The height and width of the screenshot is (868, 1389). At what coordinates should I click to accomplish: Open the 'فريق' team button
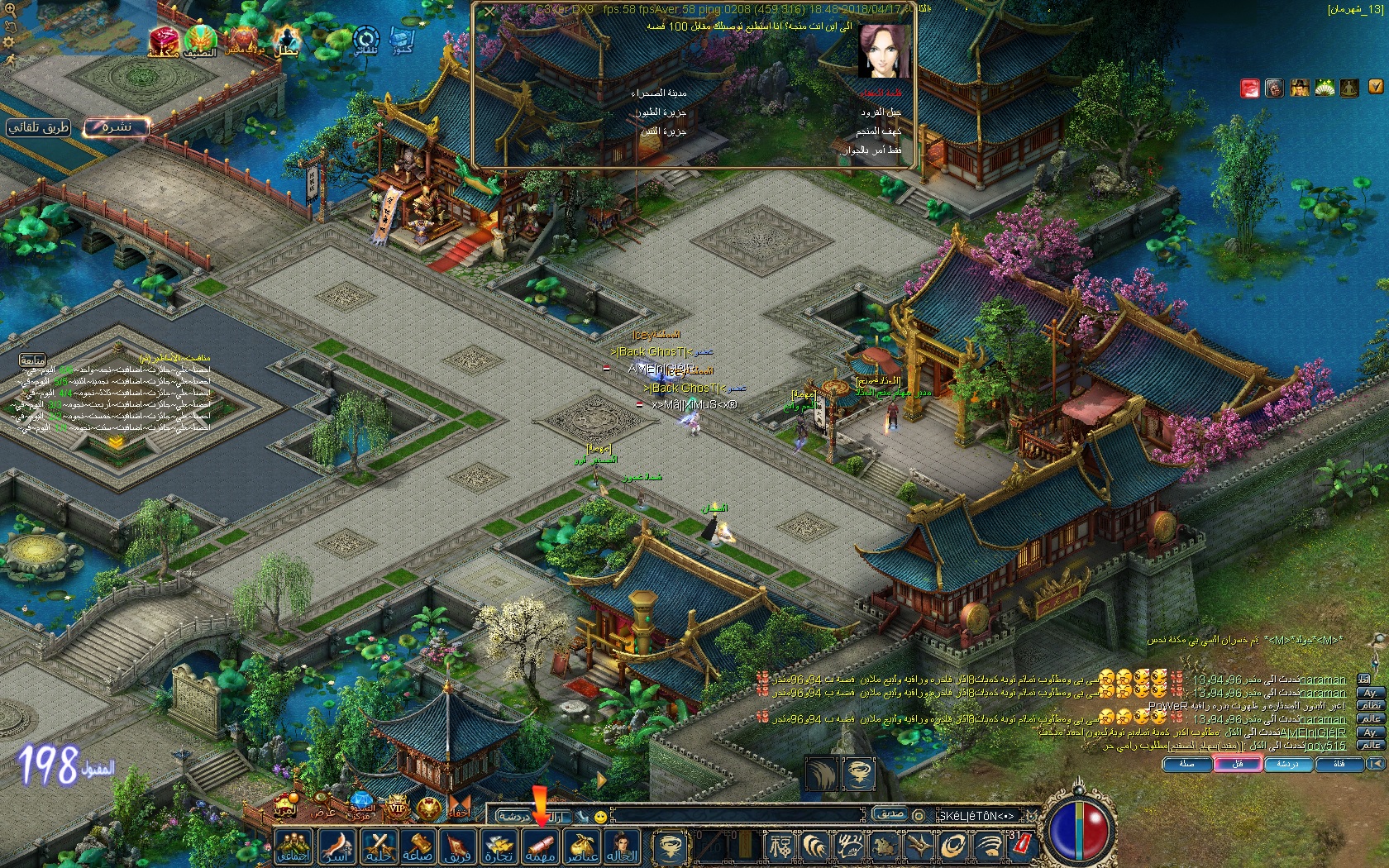[458, 847]
